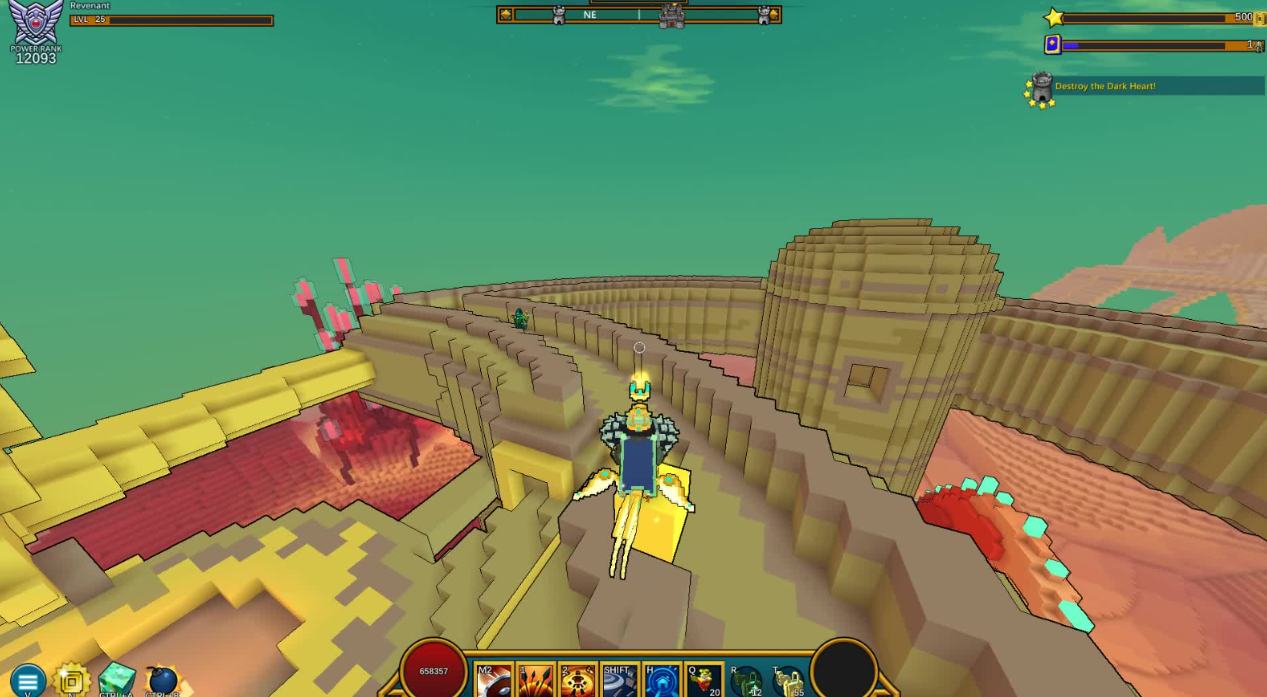Select the T yellow item slot
Screen dimensions: 1267x697
pyautogui.click(x=788, y=681)
